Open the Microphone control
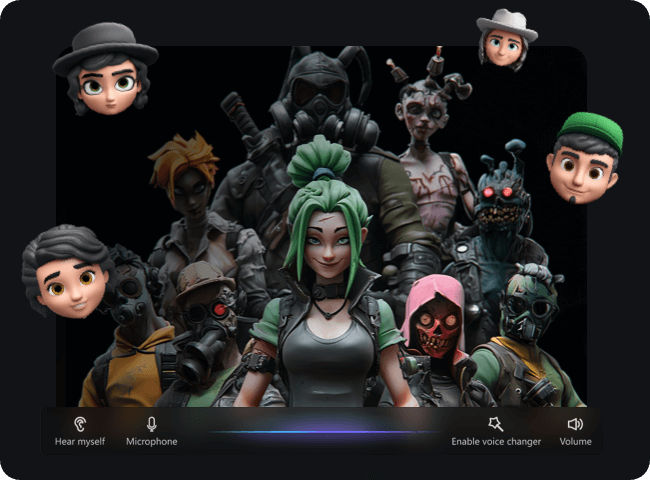Viewport: 650px width, 480px height. [x=151, y=430]
